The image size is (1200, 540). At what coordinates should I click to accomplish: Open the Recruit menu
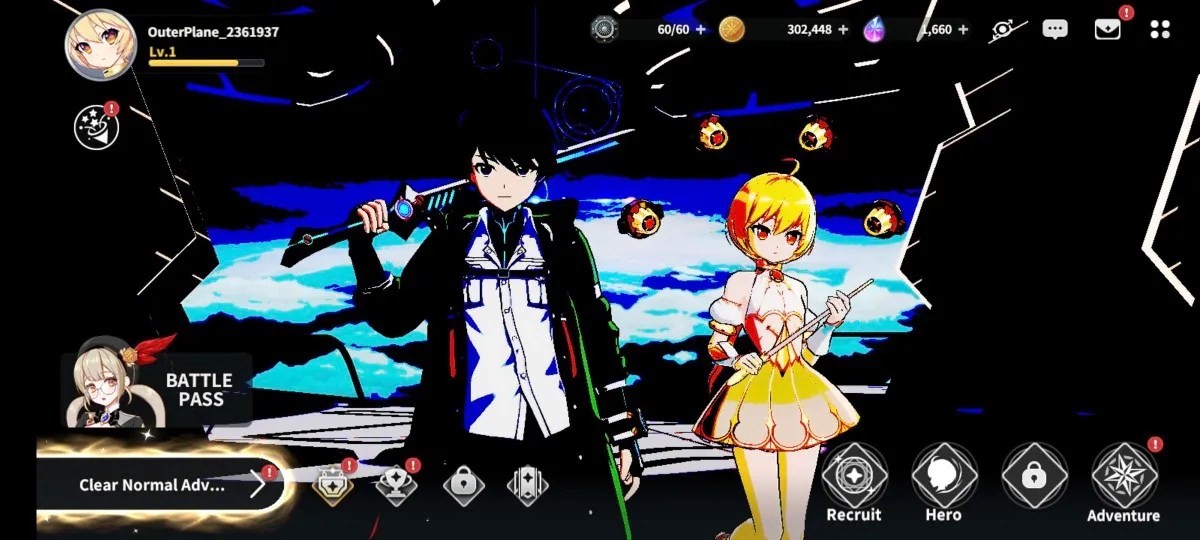(854, 482)
